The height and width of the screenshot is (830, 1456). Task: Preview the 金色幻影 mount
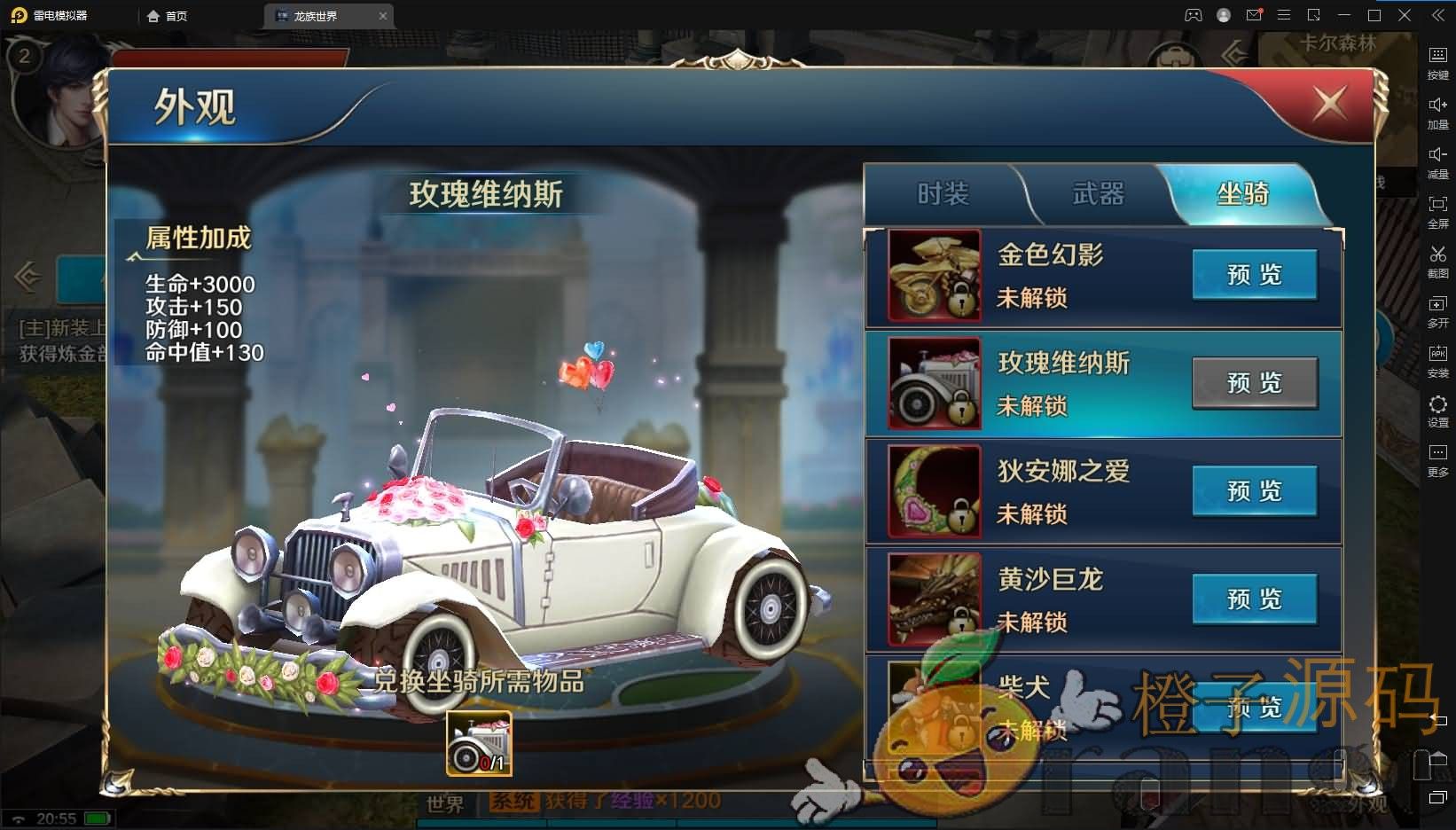[1254, 275]
